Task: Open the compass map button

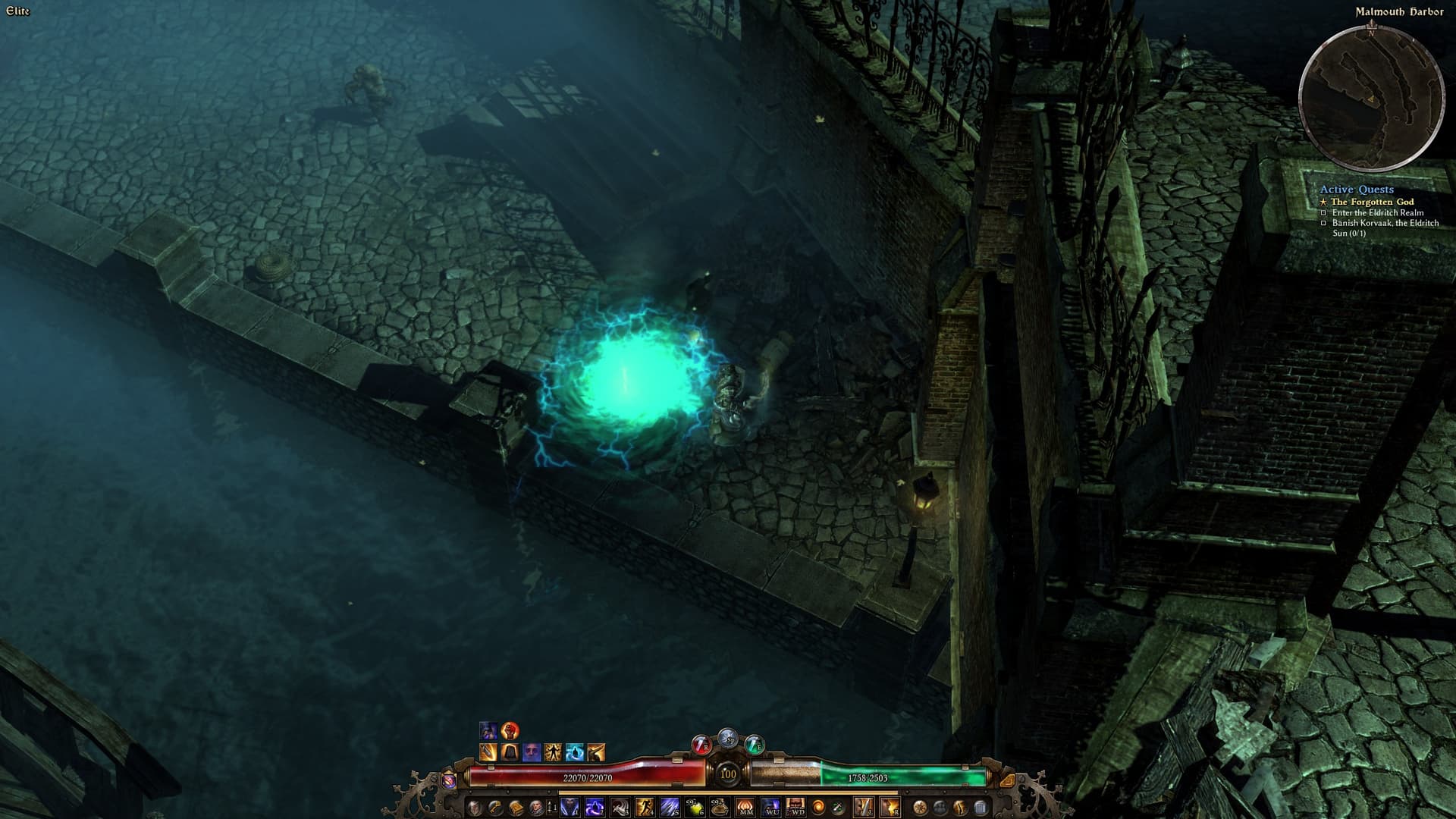Action: [x=921, y=808]
